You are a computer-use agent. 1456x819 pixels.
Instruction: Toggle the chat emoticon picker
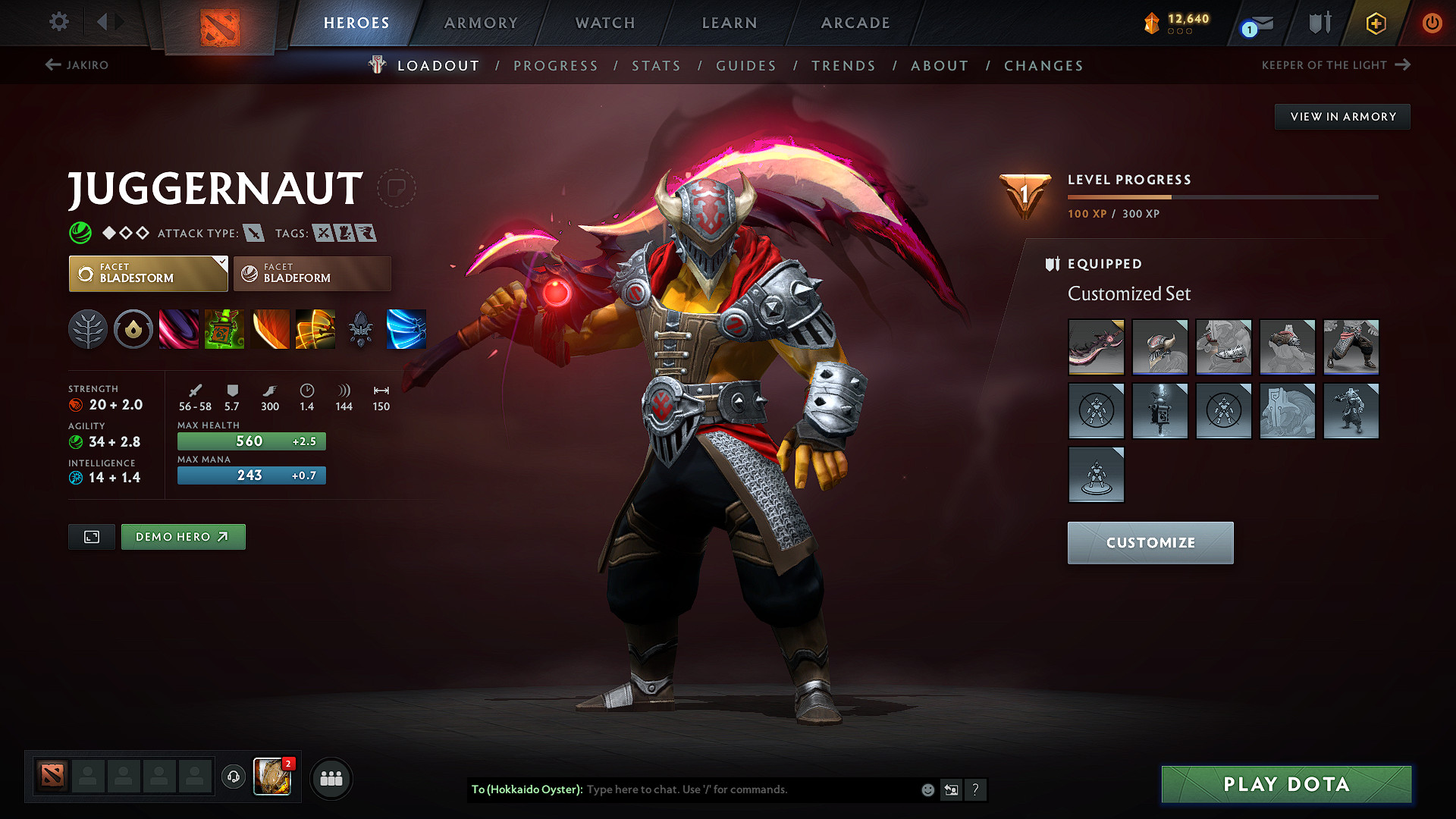point(927,789)
